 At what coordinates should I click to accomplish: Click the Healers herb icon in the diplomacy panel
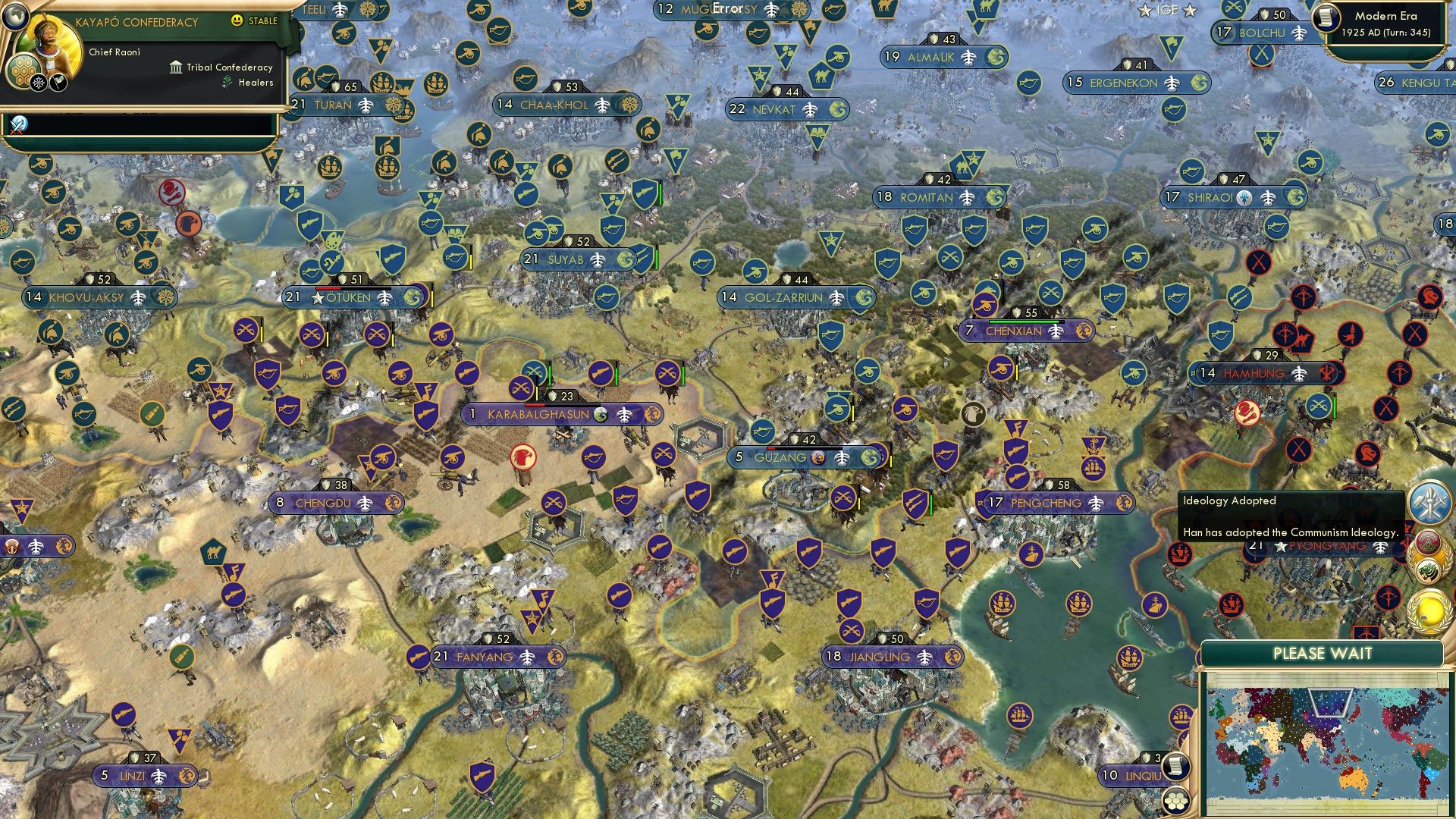(x=227, y=82)
